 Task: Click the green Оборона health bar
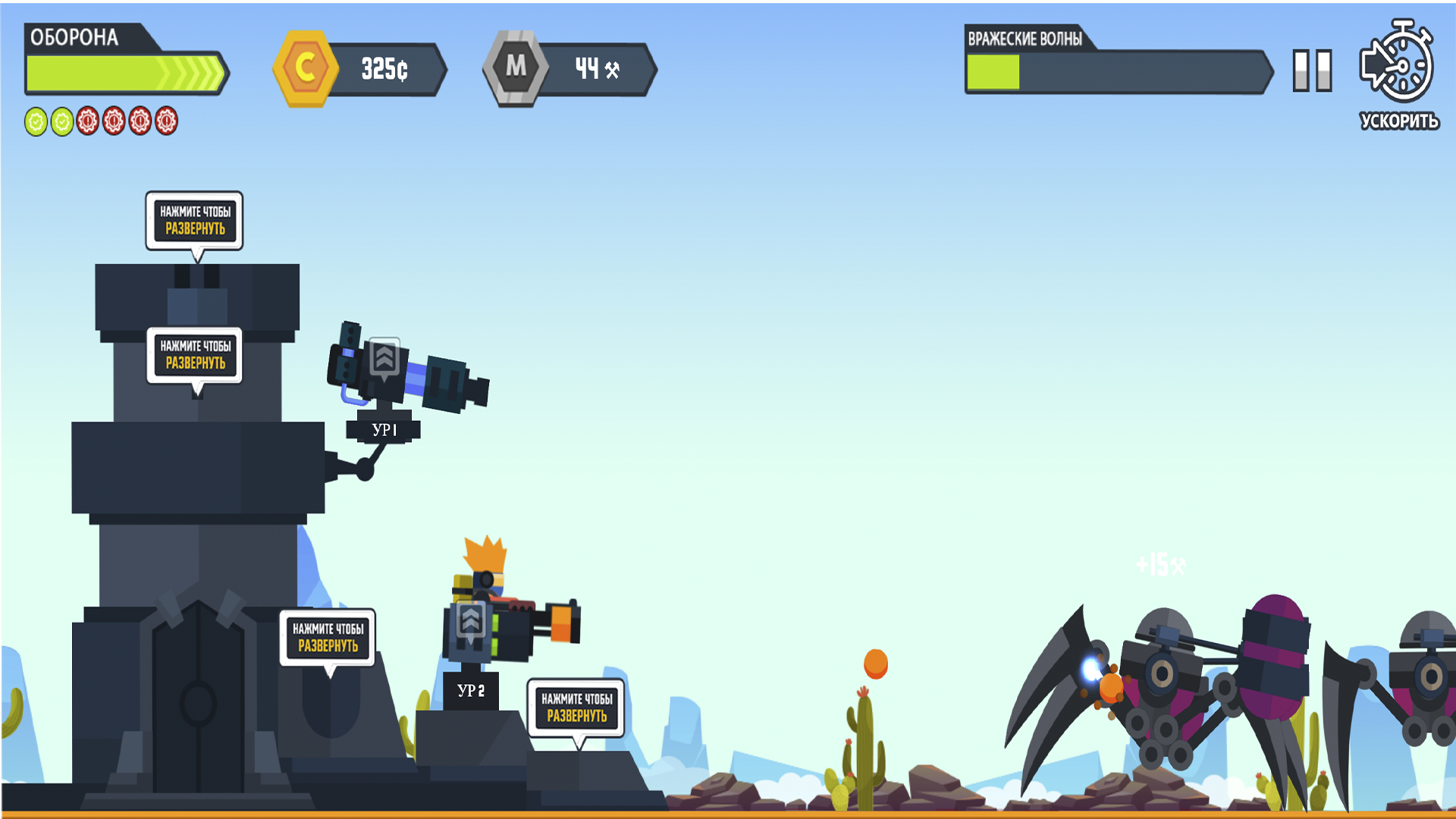coord(121,73)
